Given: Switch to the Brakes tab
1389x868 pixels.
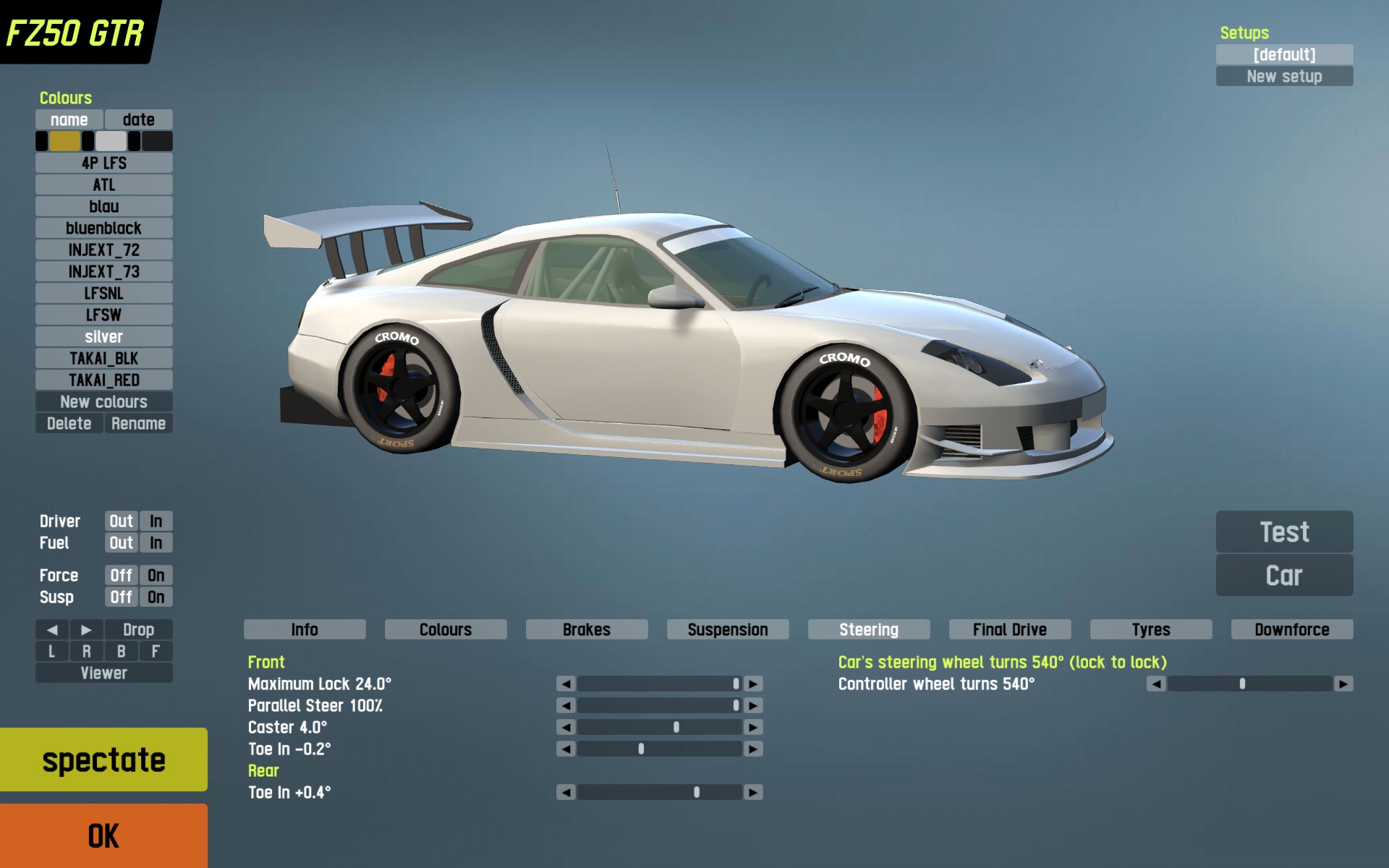Looking at the screenshot, I should (x=586, y=629).
